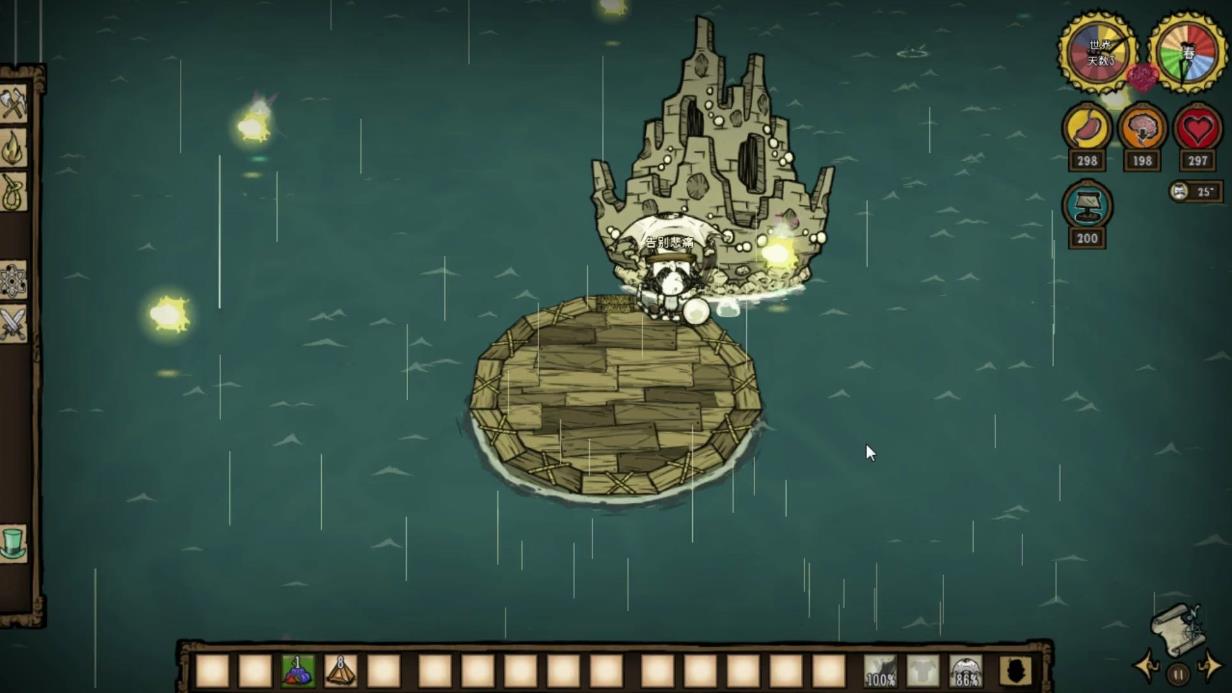Open the Fight crossed-swords crafting tab
The image size is (1232, 693).
click(13, 324)
